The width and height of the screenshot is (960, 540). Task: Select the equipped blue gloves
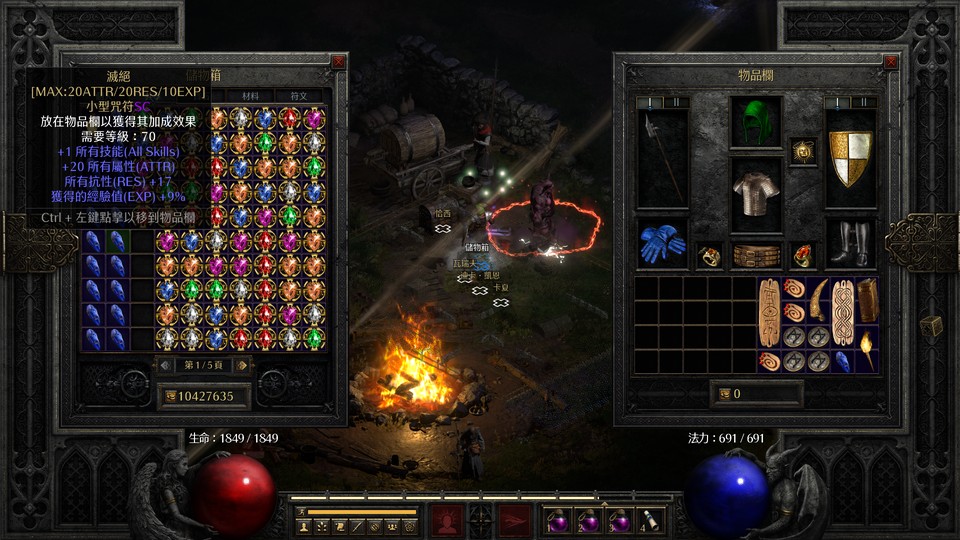[662, 244]
